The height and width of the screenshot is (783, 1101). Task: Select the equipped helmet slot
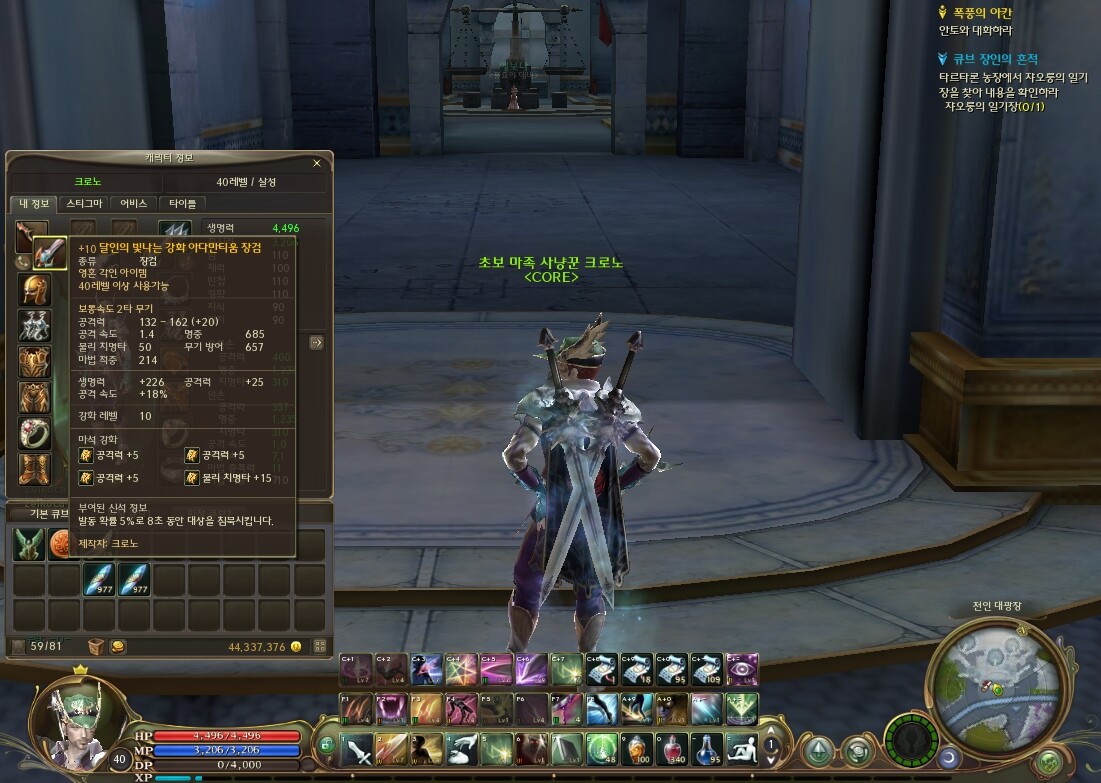[x=35, y=289]
